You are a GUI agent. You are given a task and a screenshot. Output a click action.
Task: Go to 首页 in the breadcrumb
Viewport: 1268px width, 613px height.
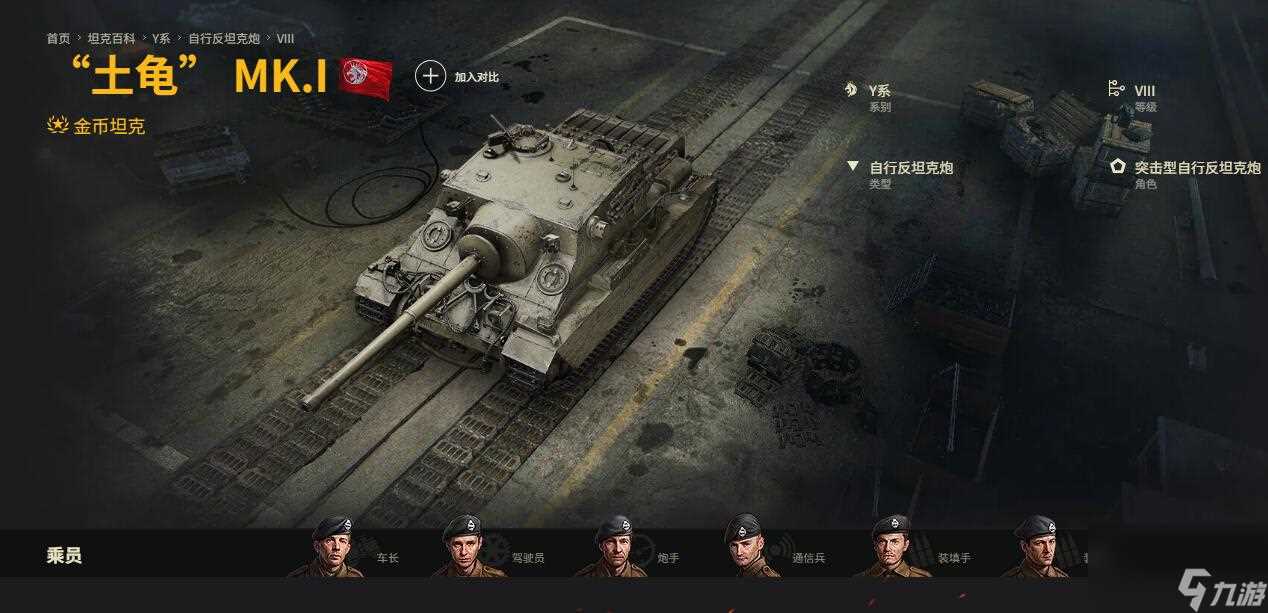click(58, 38)
